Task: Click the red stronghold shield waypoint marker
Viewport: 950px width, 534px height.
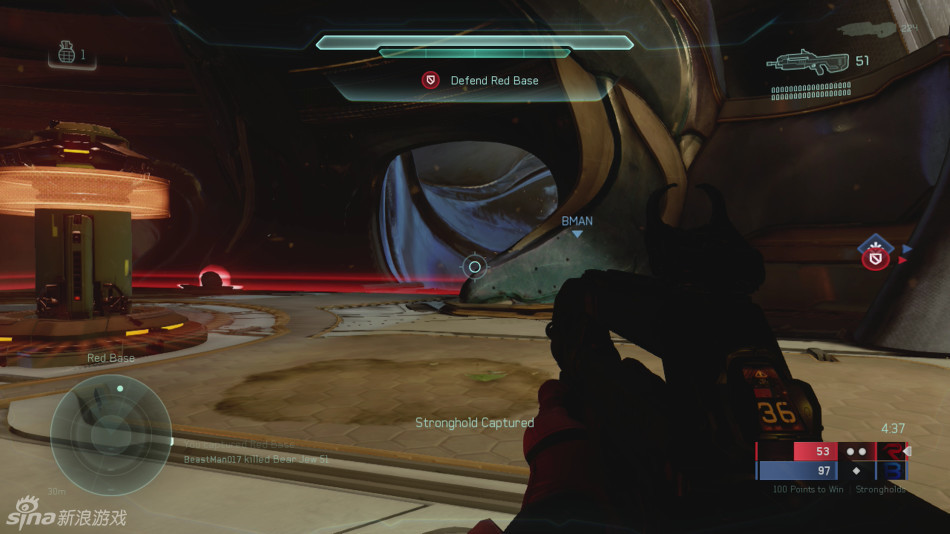Action: coord(877,258)
